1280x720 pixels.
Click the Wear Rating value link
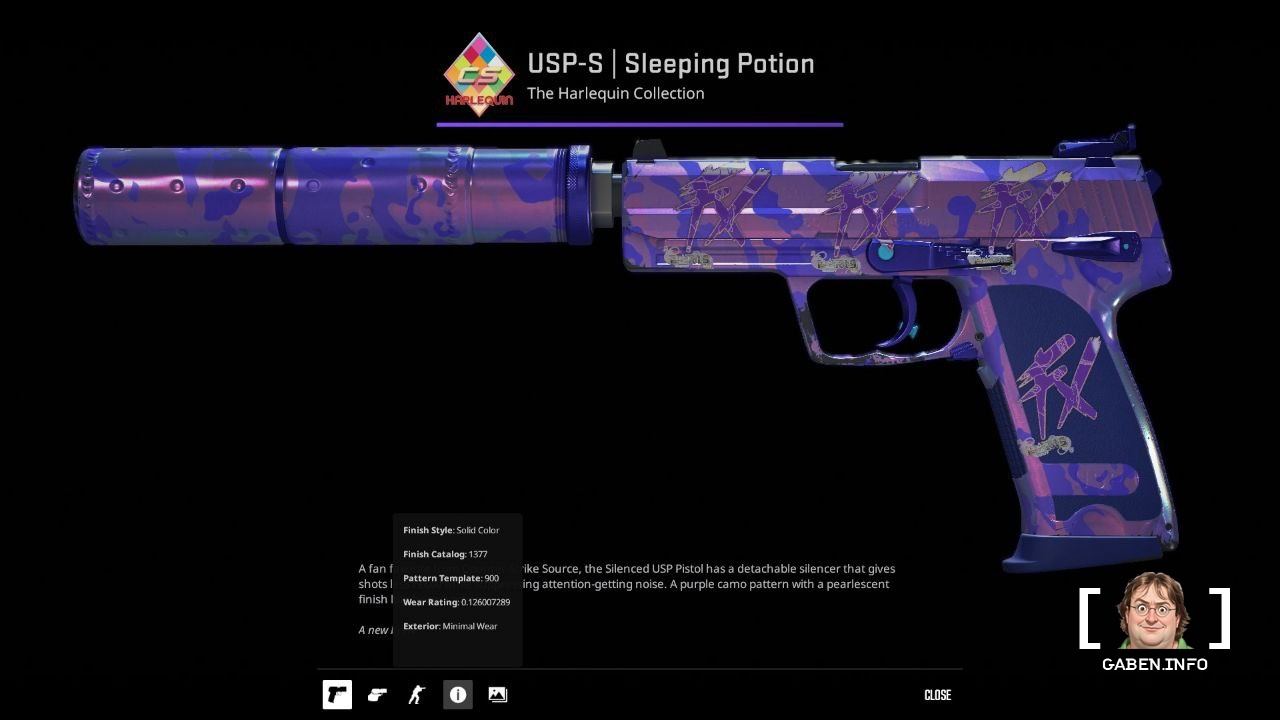coord(456,601)
